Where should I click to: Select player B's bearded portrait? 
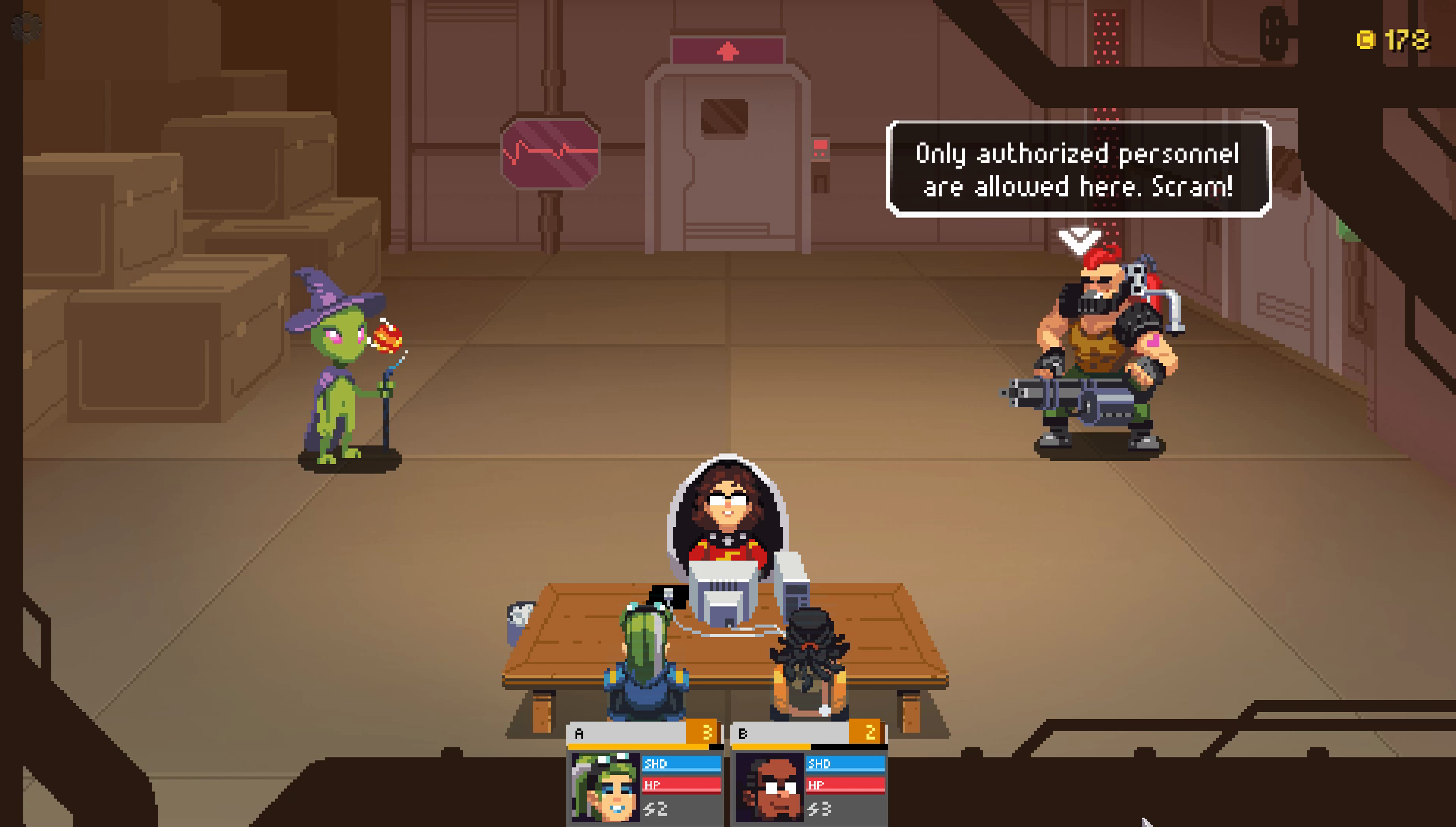click(769, 788)
